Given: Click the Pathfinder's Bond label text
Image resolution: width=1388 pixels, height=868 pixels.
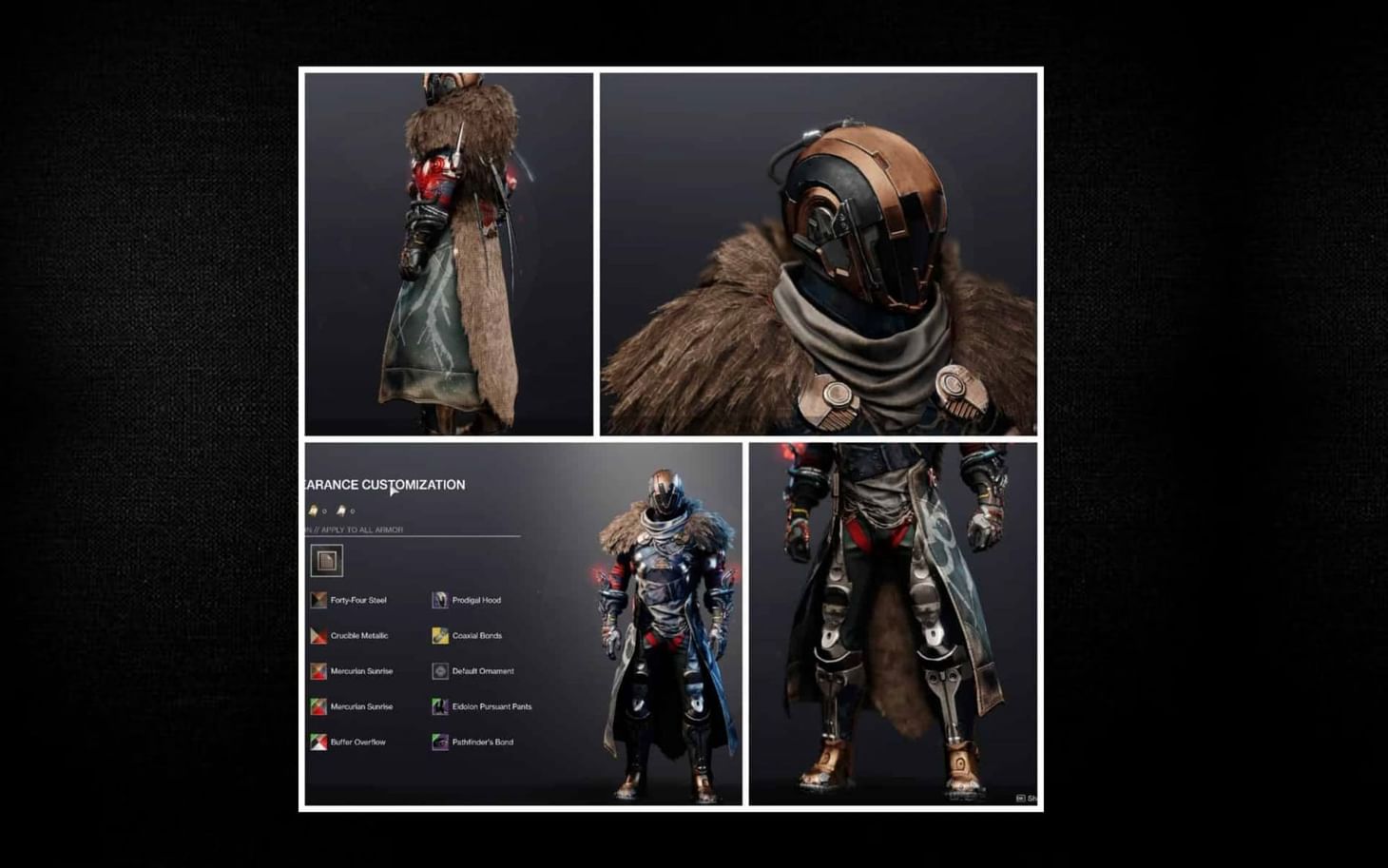Looking at the screenshot, I should click(x=483, y=742).
